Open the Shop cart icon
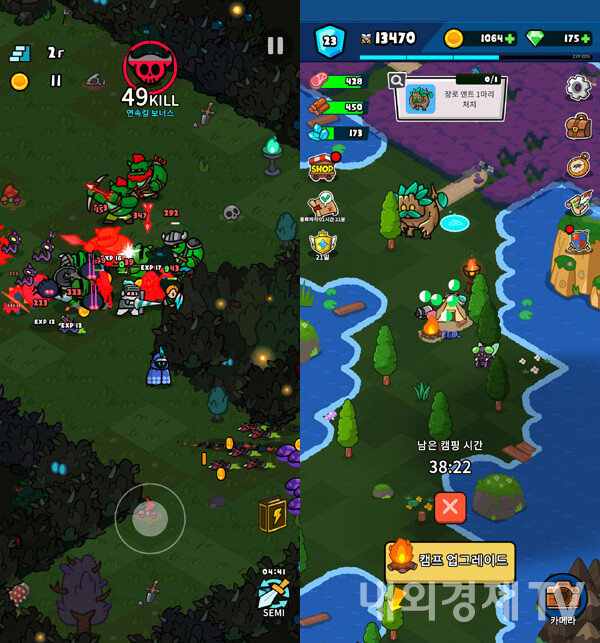Screen dimensions: 600x643 pos(322,168)
